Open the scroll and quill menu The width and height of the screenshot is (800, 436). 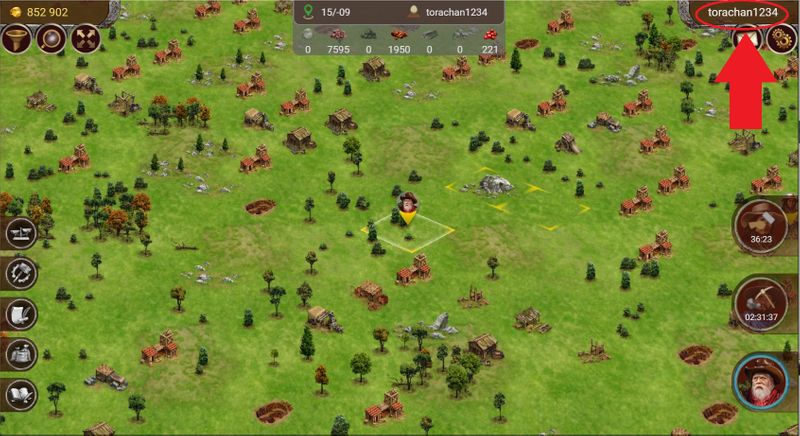(x=21, y=313)
